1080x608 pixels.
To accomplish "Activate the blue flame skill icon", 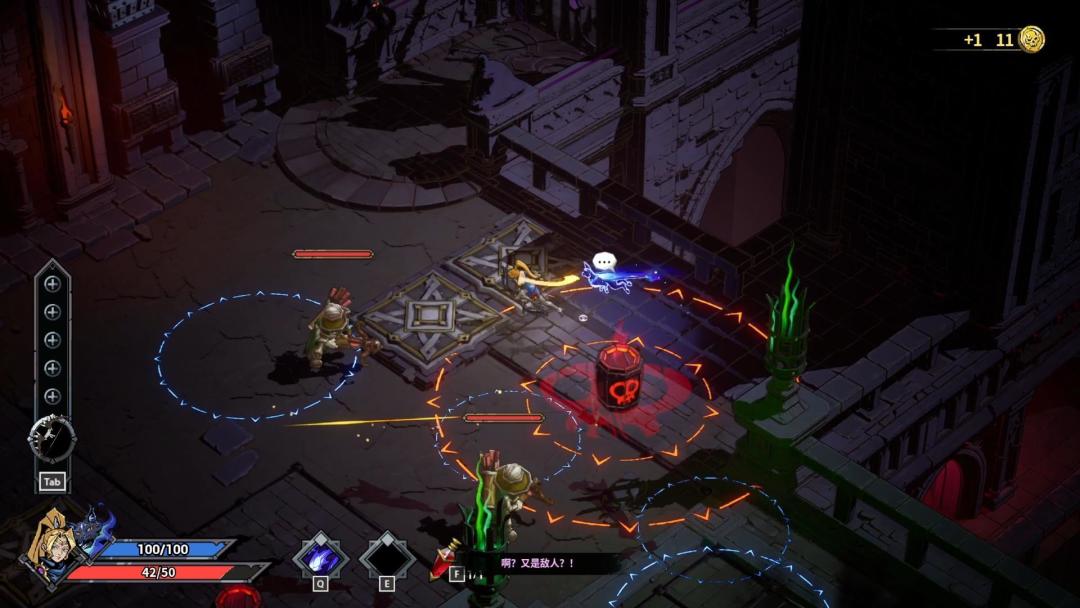I will pos(321,556).
